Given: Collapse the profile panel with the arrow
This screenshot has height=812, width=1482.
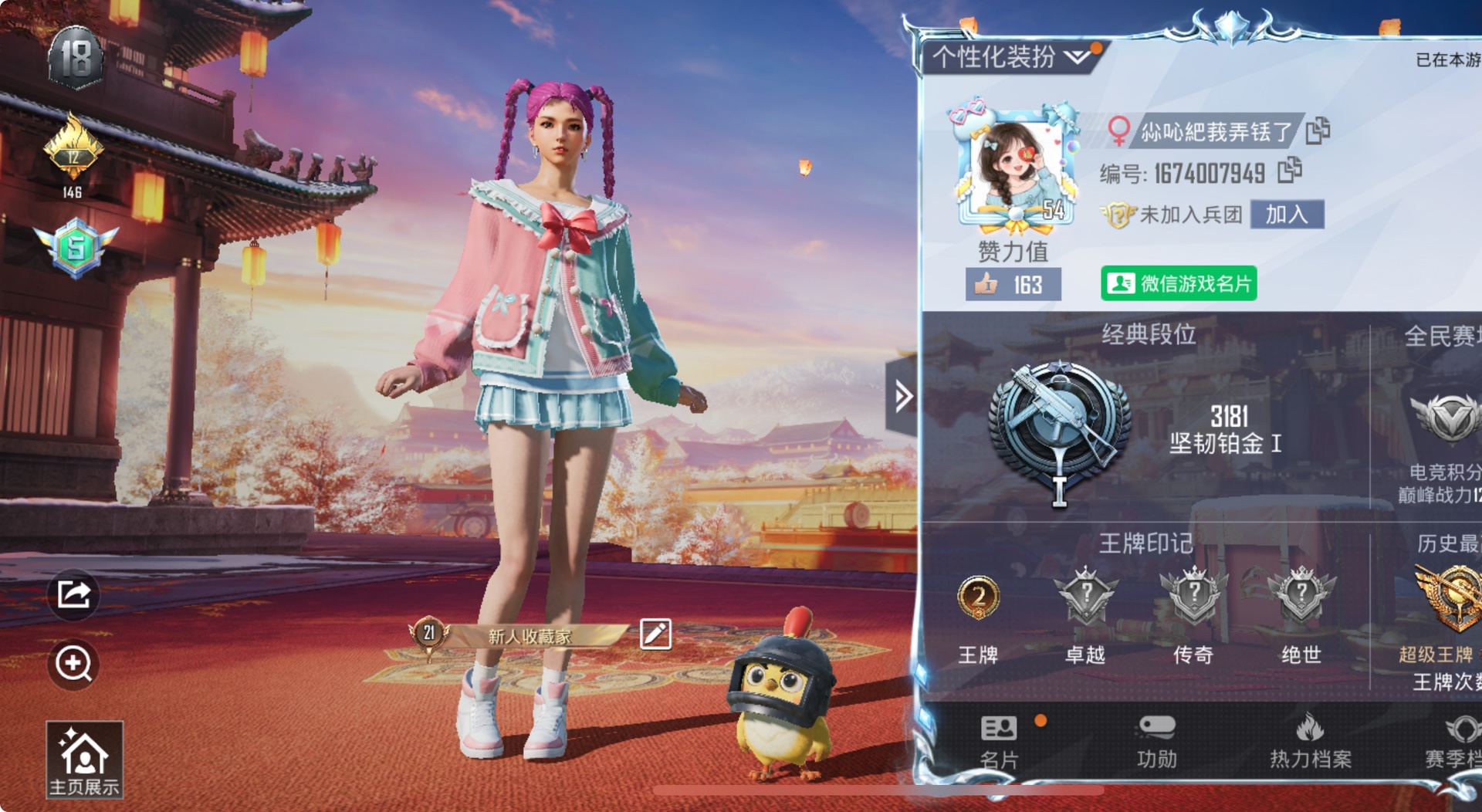Looking at the screenshot, I should (x=902, y=397).
